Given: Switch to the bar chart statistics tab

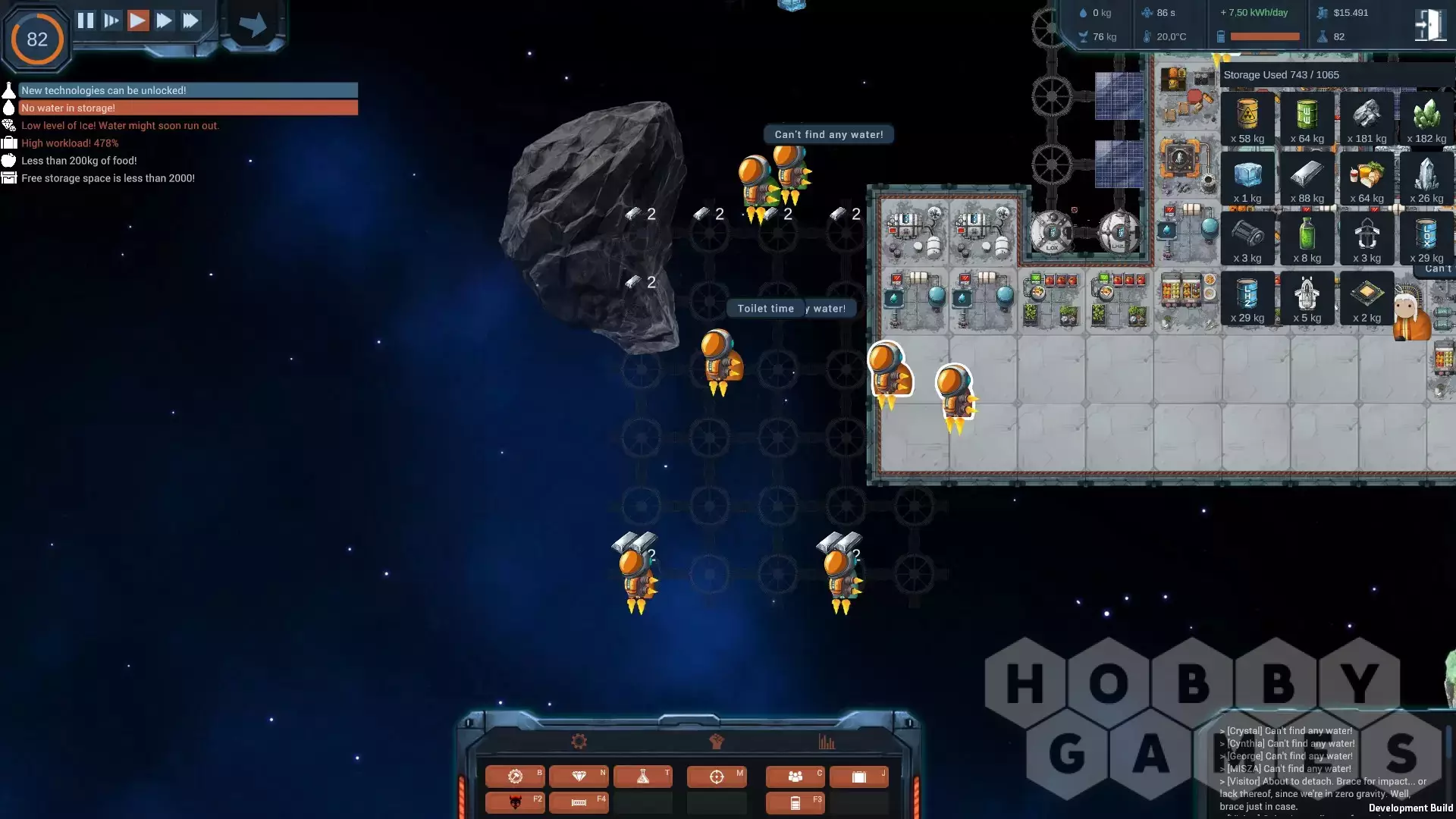Looking at the screenshot, I should (827, 742).
